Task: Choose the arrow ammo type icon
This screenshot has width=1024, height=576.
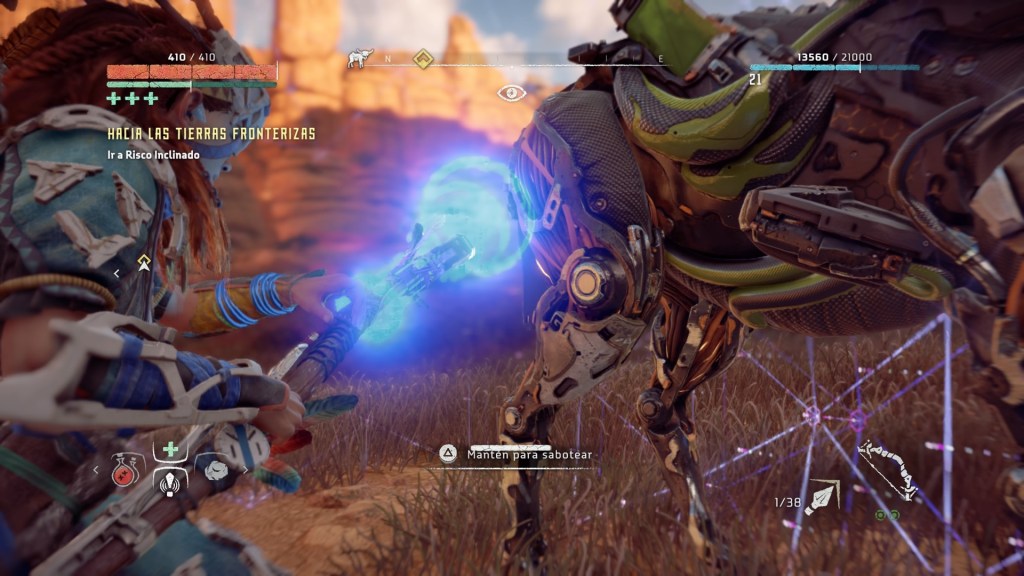Action: coord(823,495)
